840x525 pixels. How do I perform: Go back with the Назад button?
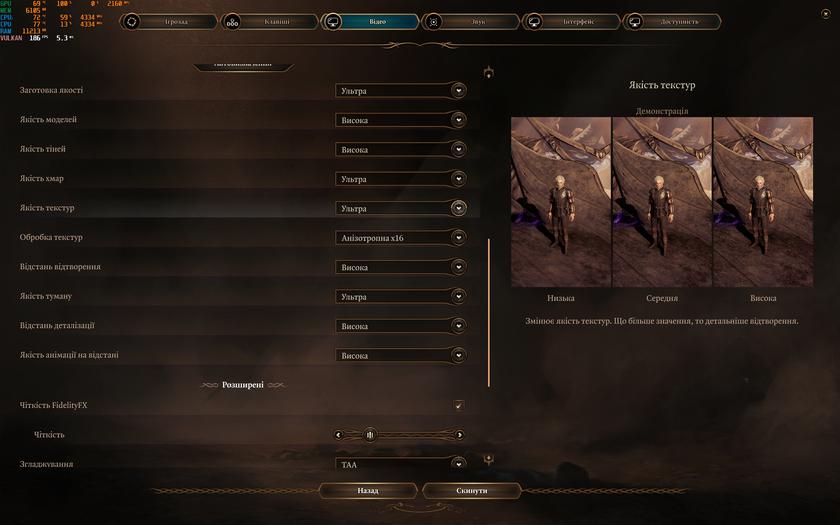367,491
